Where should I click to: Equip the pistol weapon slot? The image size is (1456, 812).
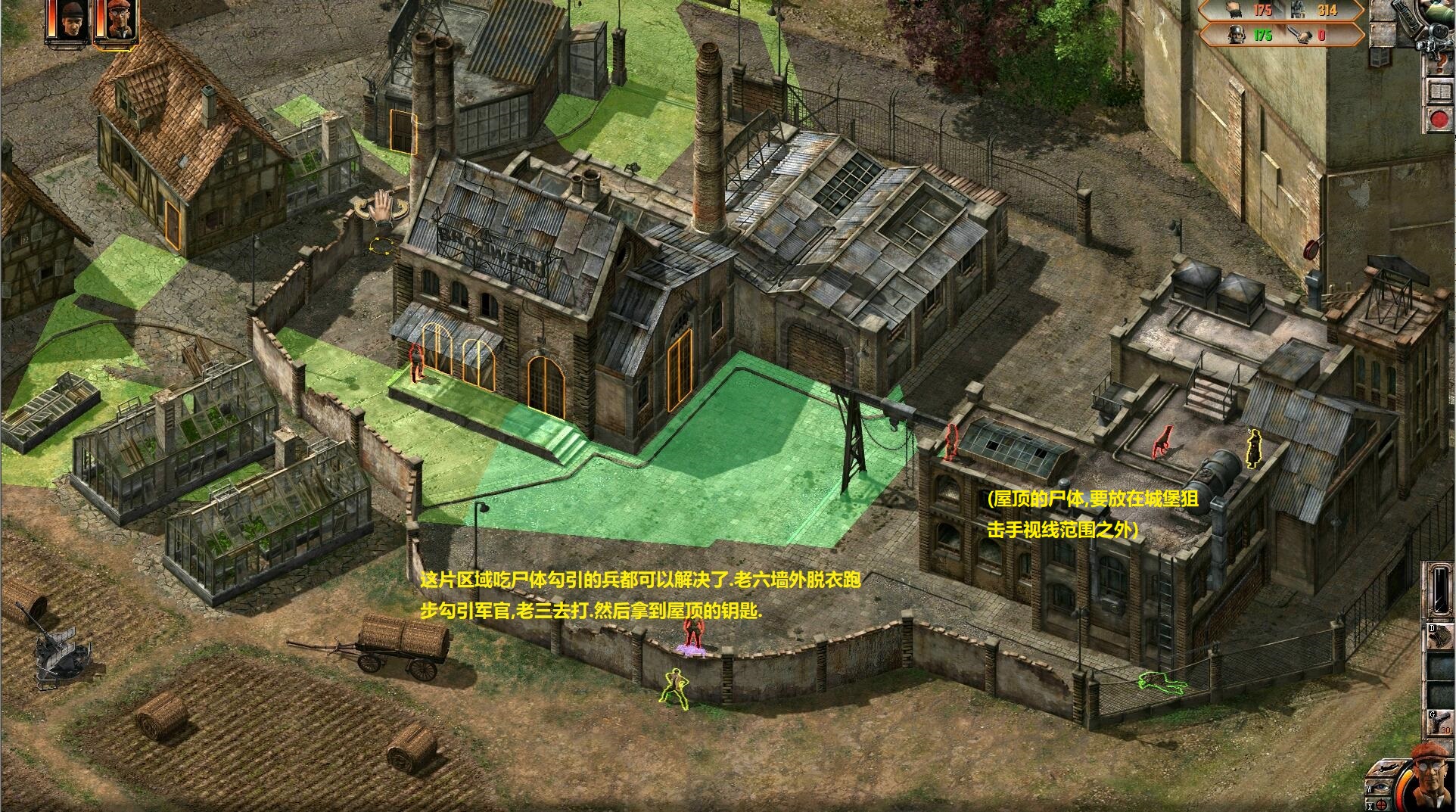point(1440,723)
